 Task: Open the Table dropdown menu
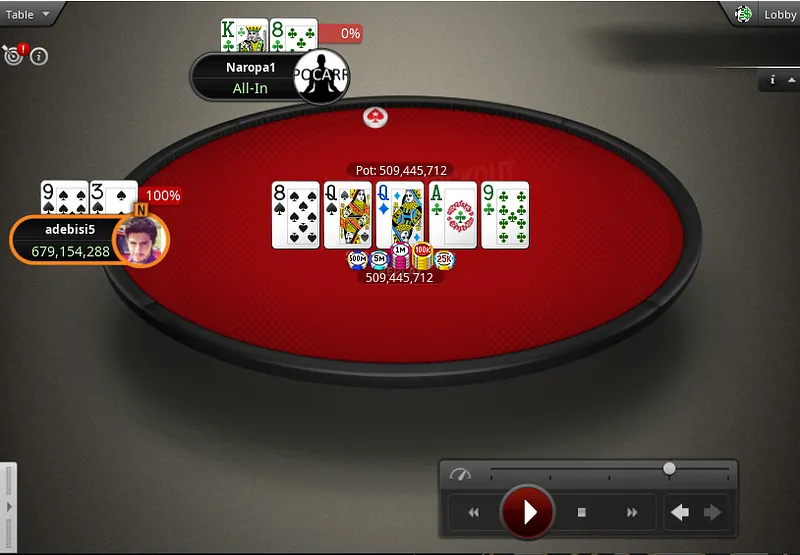(x=26, y=14)
